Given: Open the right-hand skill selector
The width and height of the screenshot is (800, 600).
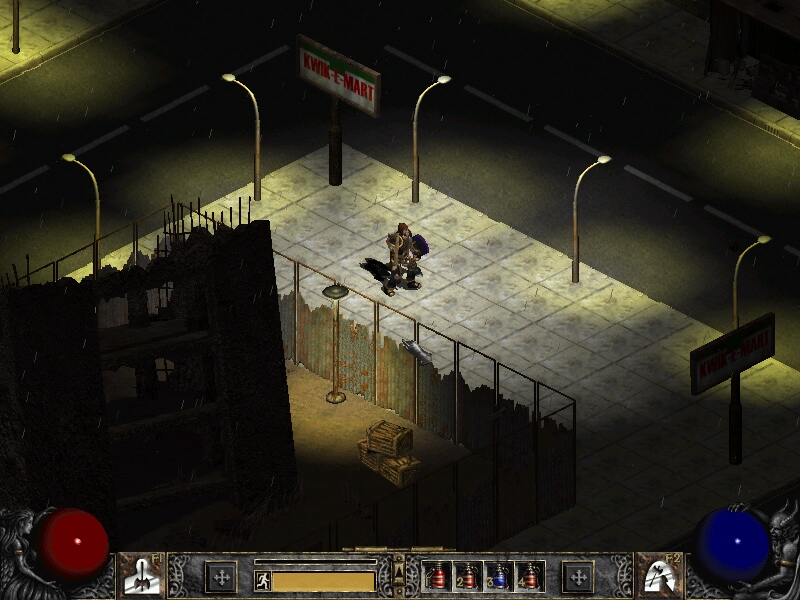Looking at the screenshot, I should (657, 575).
